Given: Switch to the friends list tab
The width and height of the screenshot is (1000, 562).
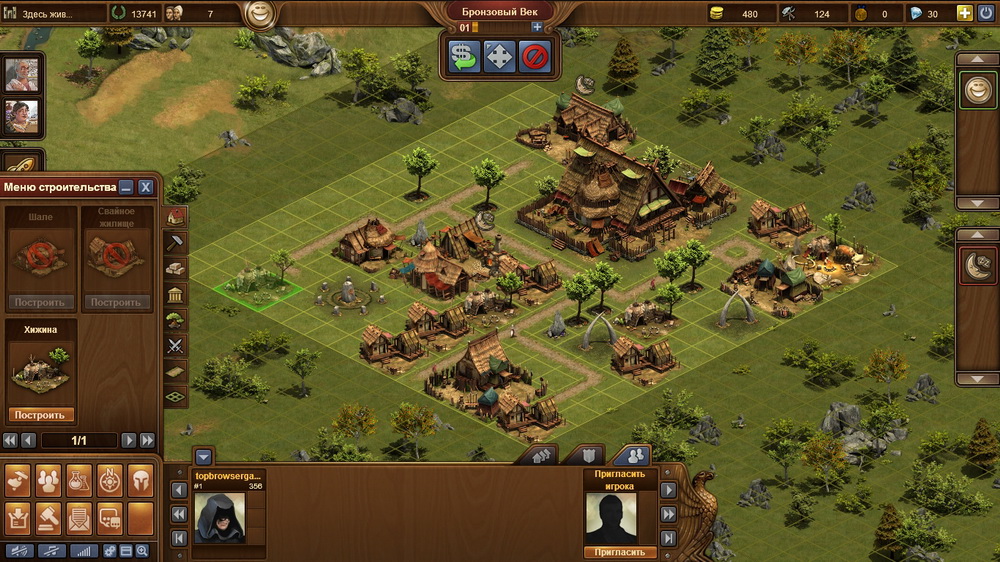Looking at the screenshot, I should [632, 455].
